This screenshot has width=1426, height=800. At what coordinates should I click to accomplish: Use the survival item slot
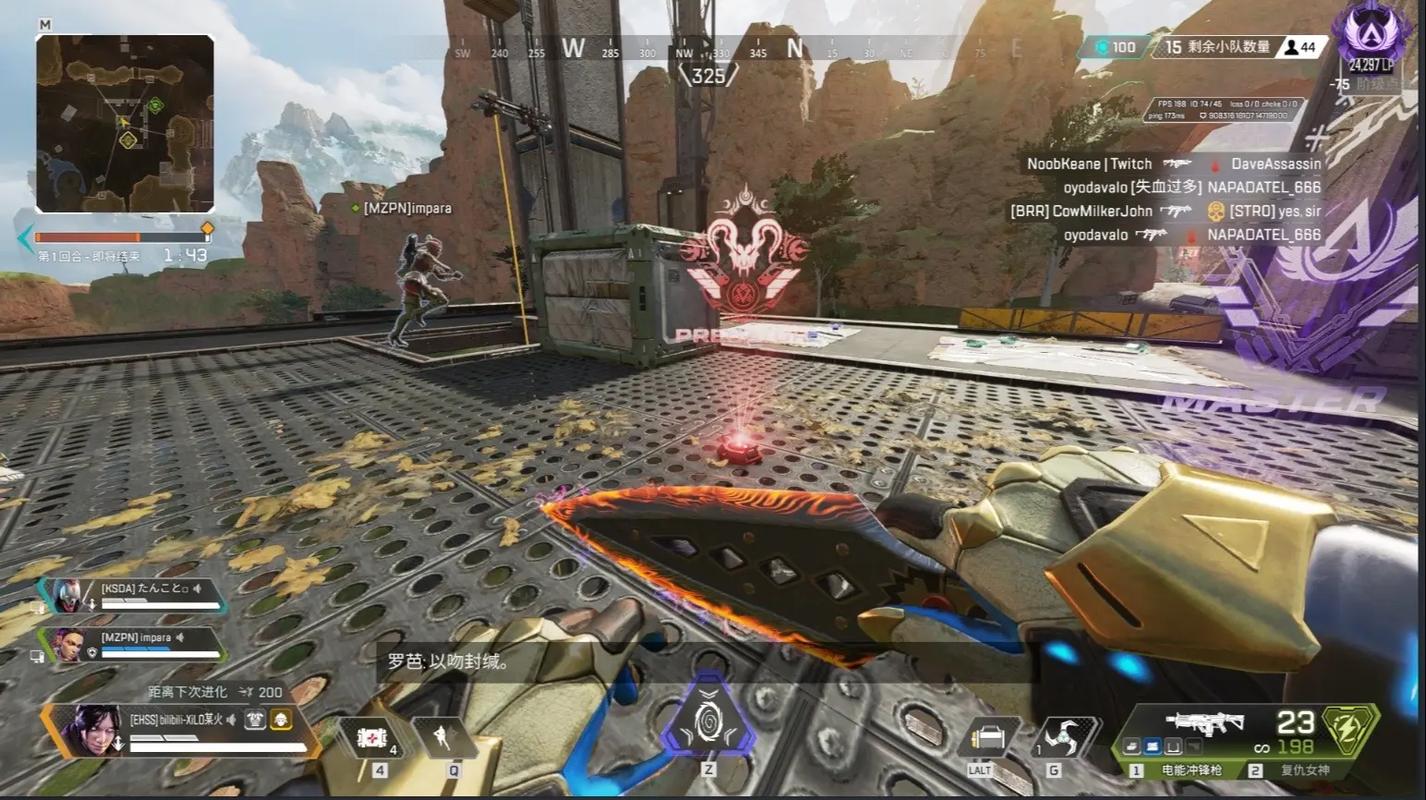(x=988, y=738)
